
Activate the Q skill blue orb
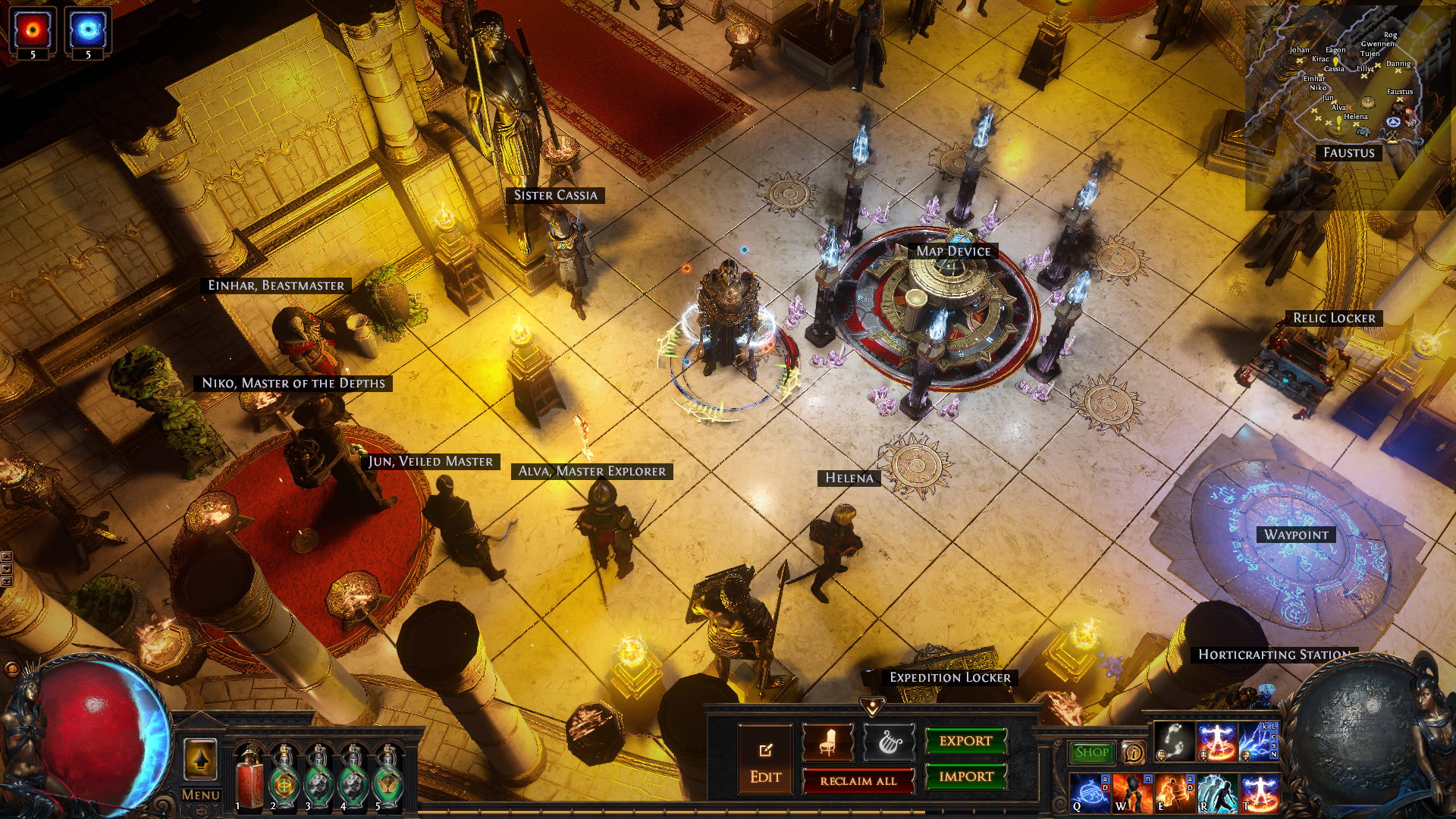(1090, 792)
